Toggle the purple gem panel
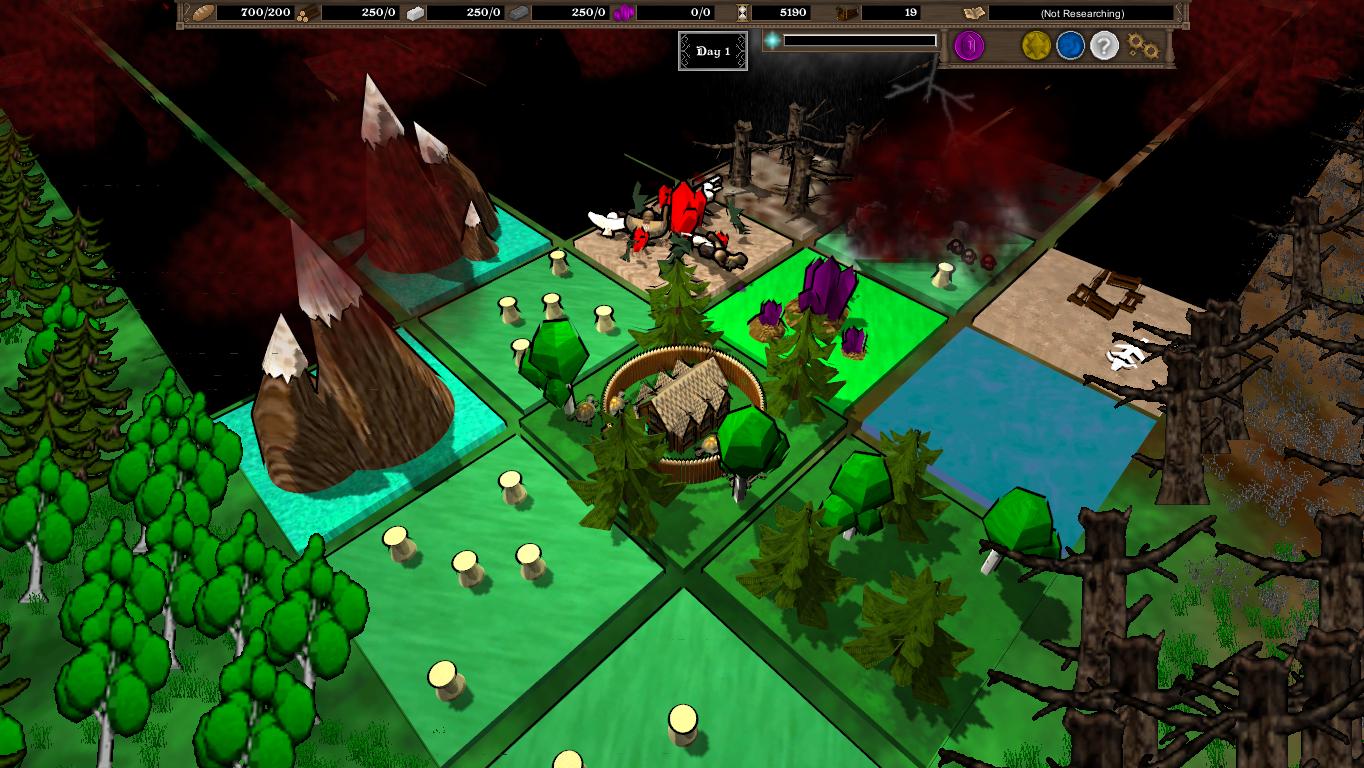The height and width of the screenshot is (768, 1364). click(969, 46)
